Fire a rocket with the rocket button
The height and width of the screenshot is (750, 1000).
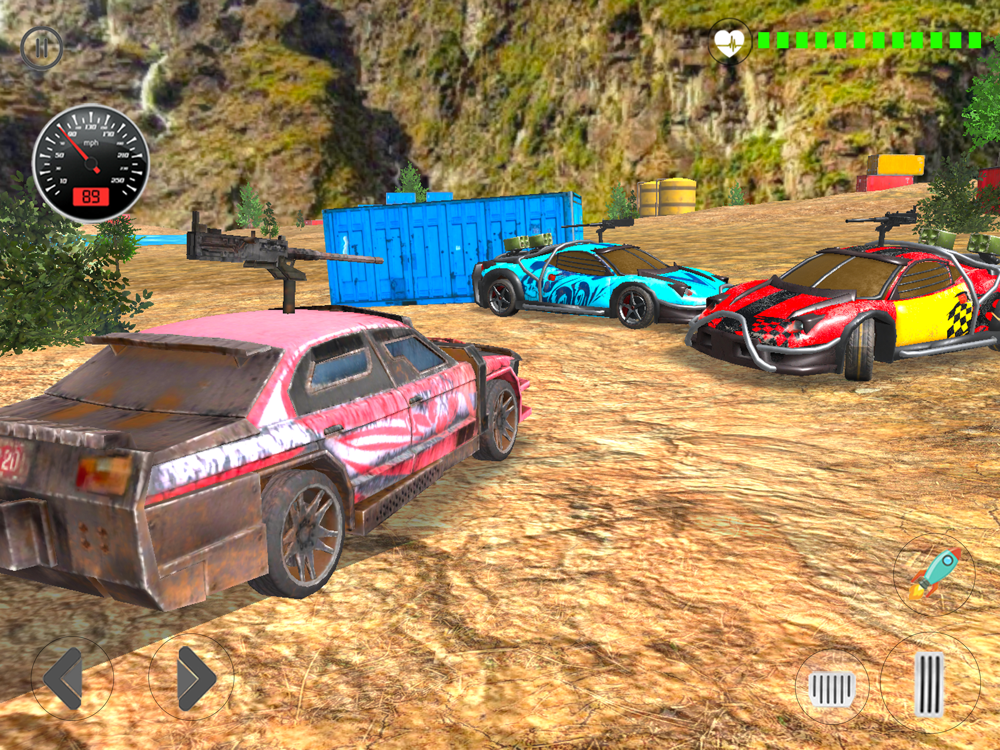pos(934,574)
